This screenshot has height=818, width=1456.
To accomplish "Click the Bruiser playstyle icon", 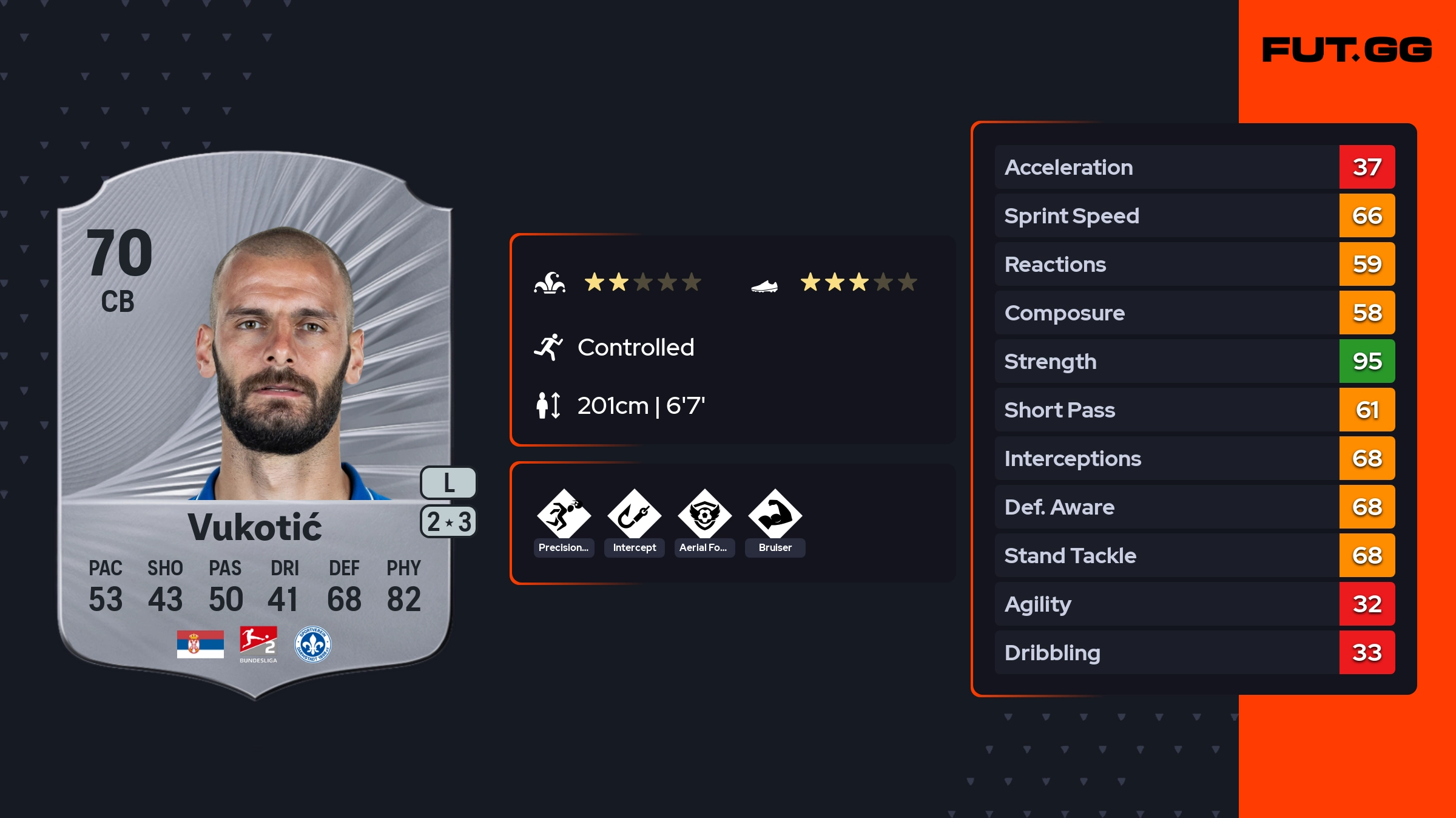I will pyautogui.click(x=775, y=516).
